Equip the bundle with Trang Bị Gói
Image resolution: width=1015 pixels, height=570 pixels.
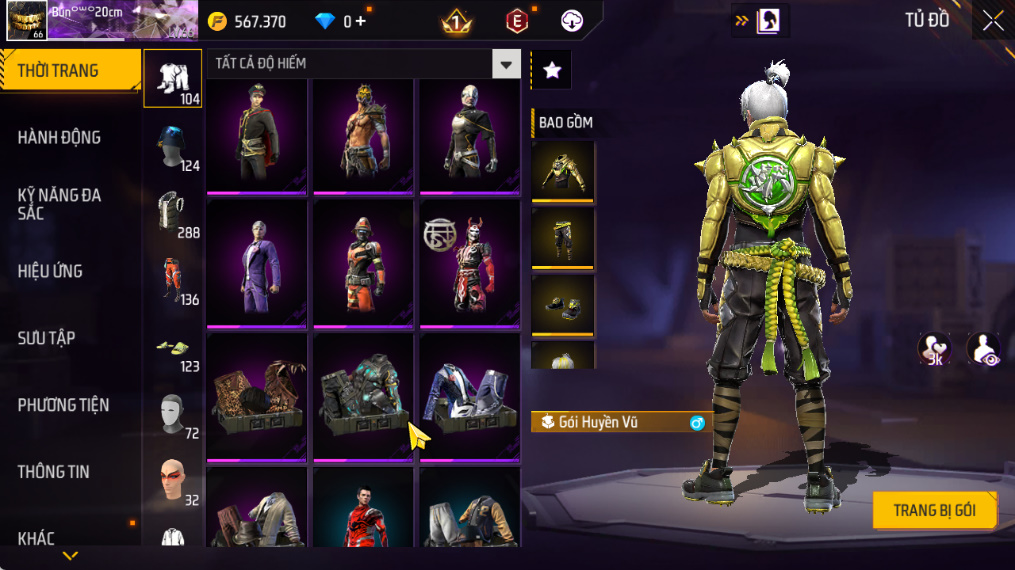click(934, 510)
